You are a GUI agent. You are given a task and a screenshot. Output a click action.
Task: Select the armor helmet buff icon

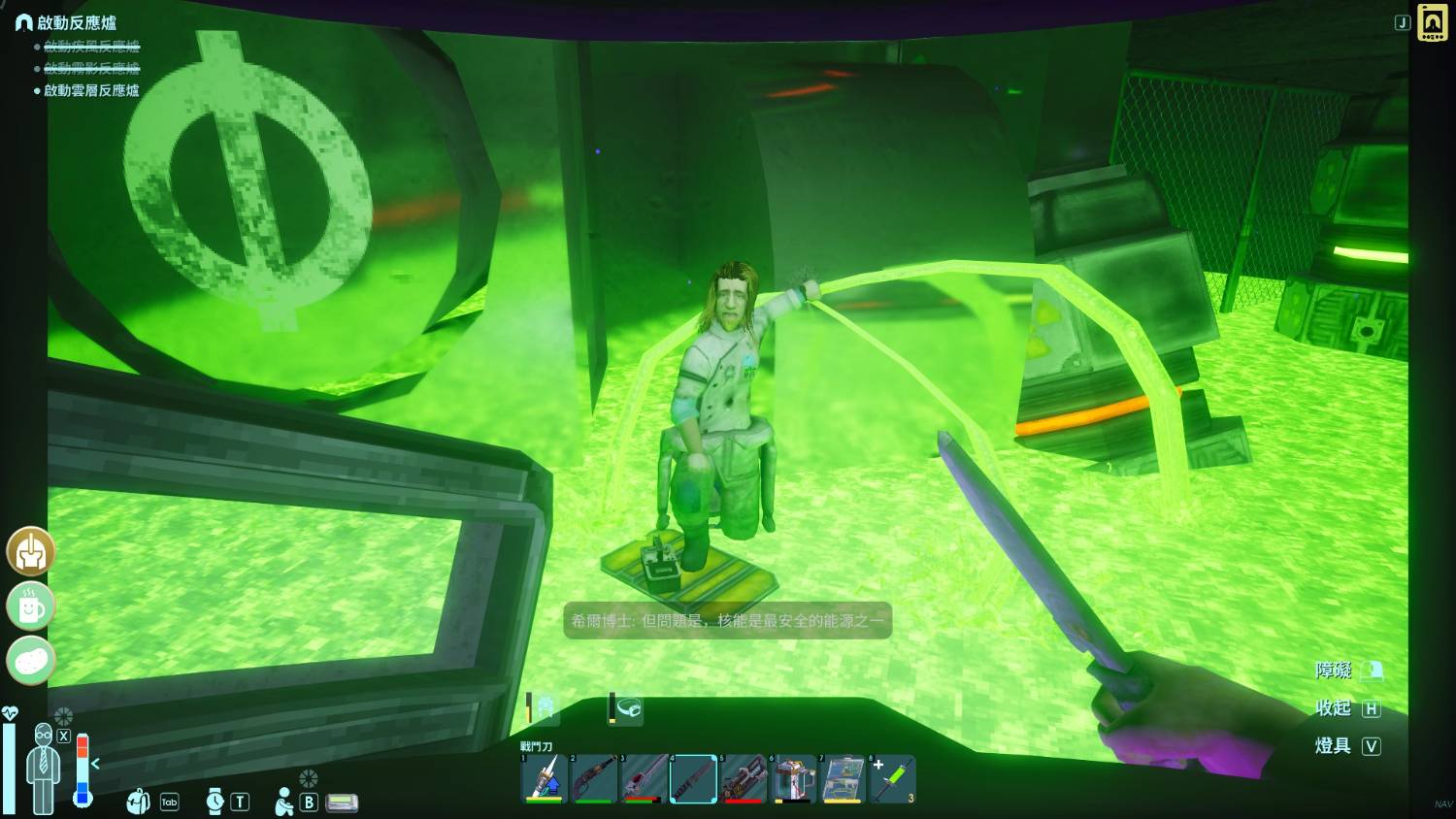click(x=31, y=552)
